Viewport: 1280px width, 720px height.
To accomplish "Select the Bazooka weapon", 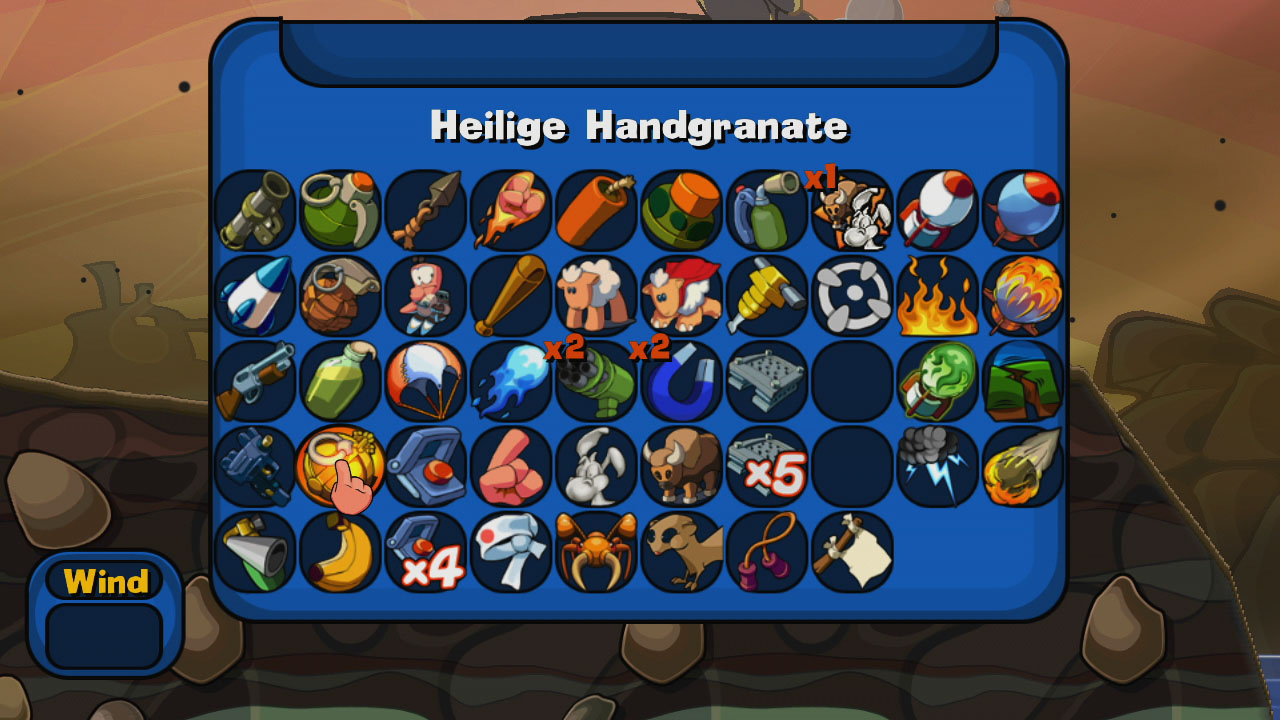I will coord(252,210).
